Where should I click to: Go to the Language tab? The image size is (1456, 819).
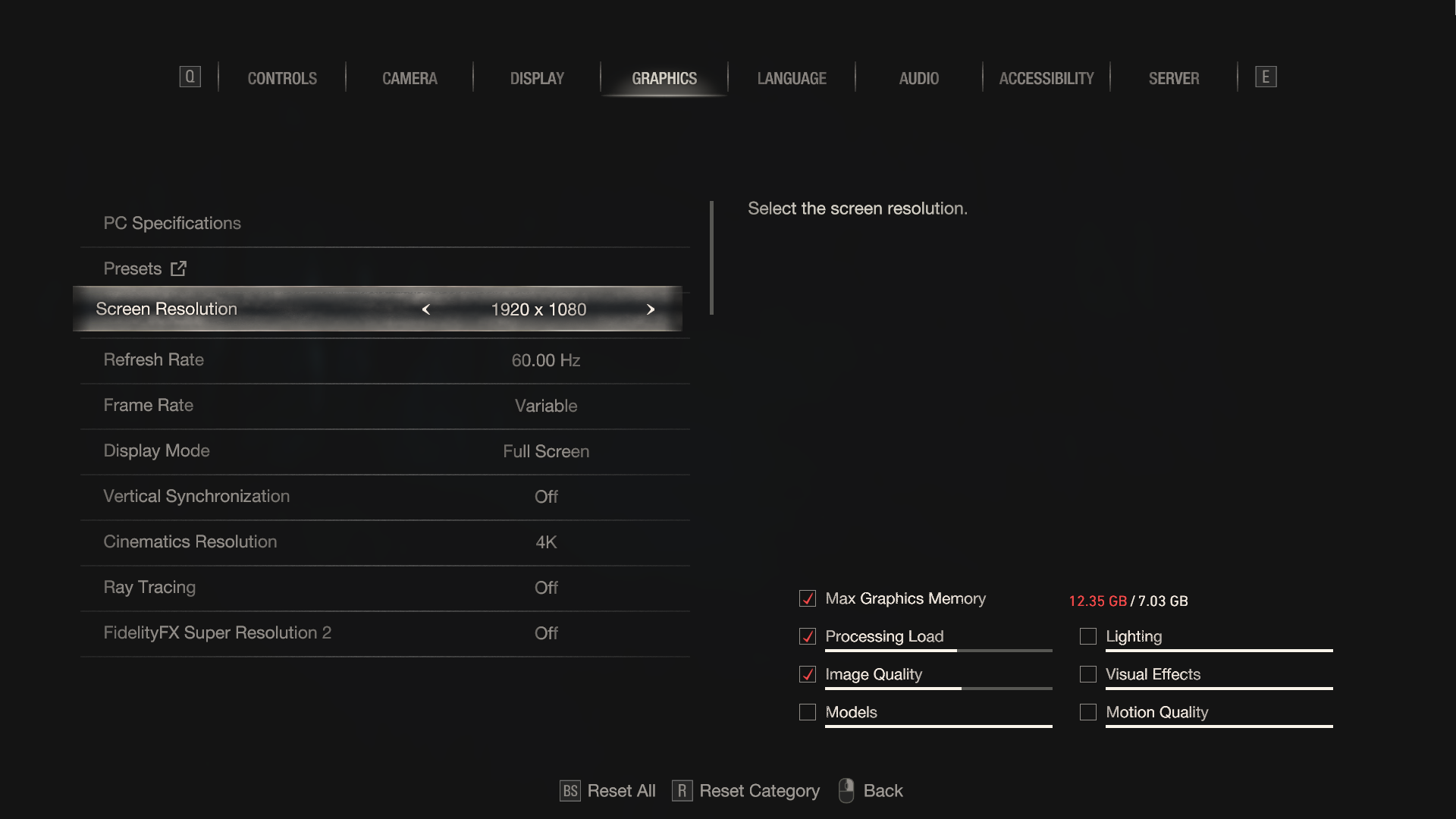[792, 78]
